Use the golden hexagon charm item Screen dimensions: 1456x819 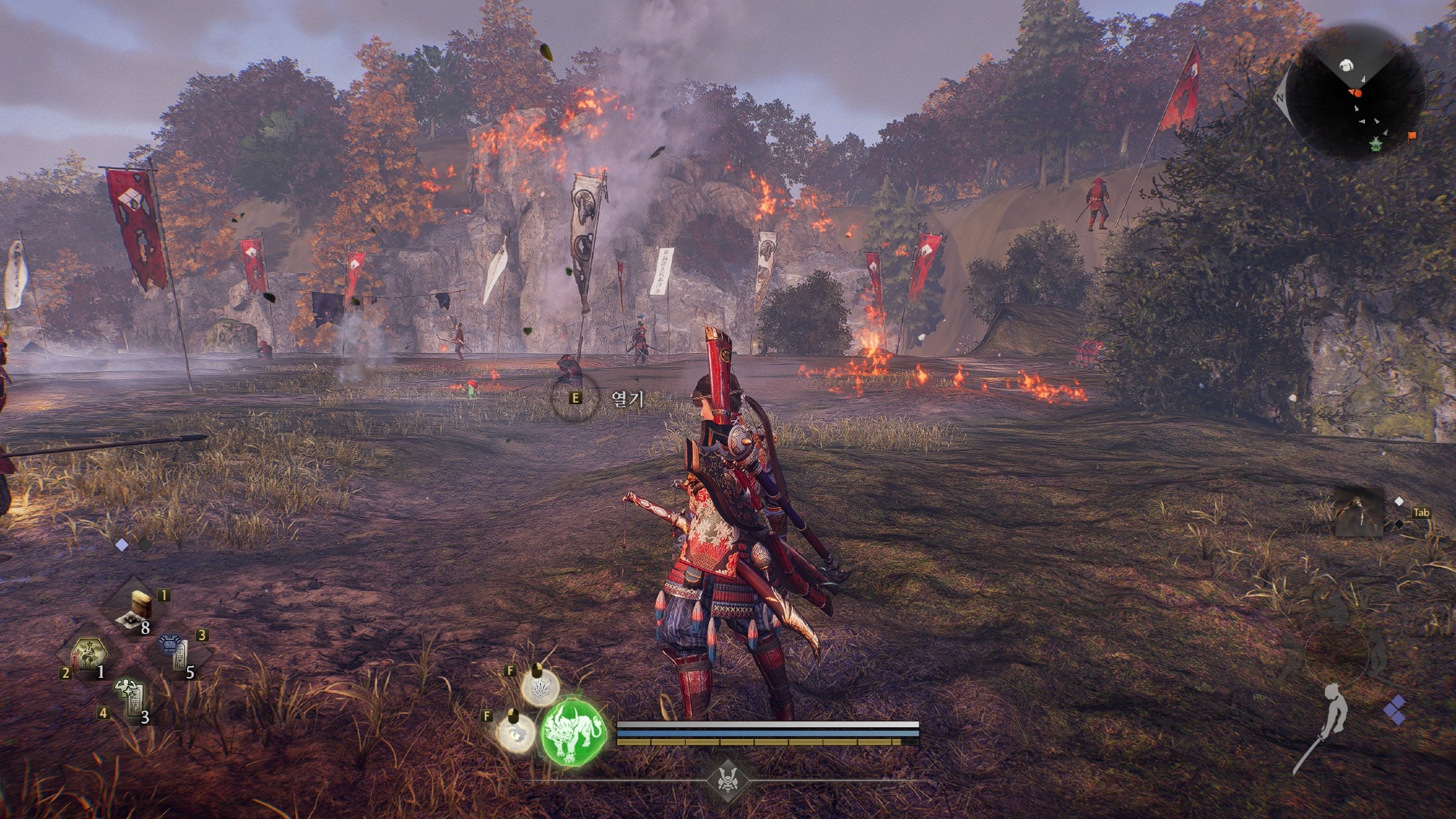click(90, 652)
